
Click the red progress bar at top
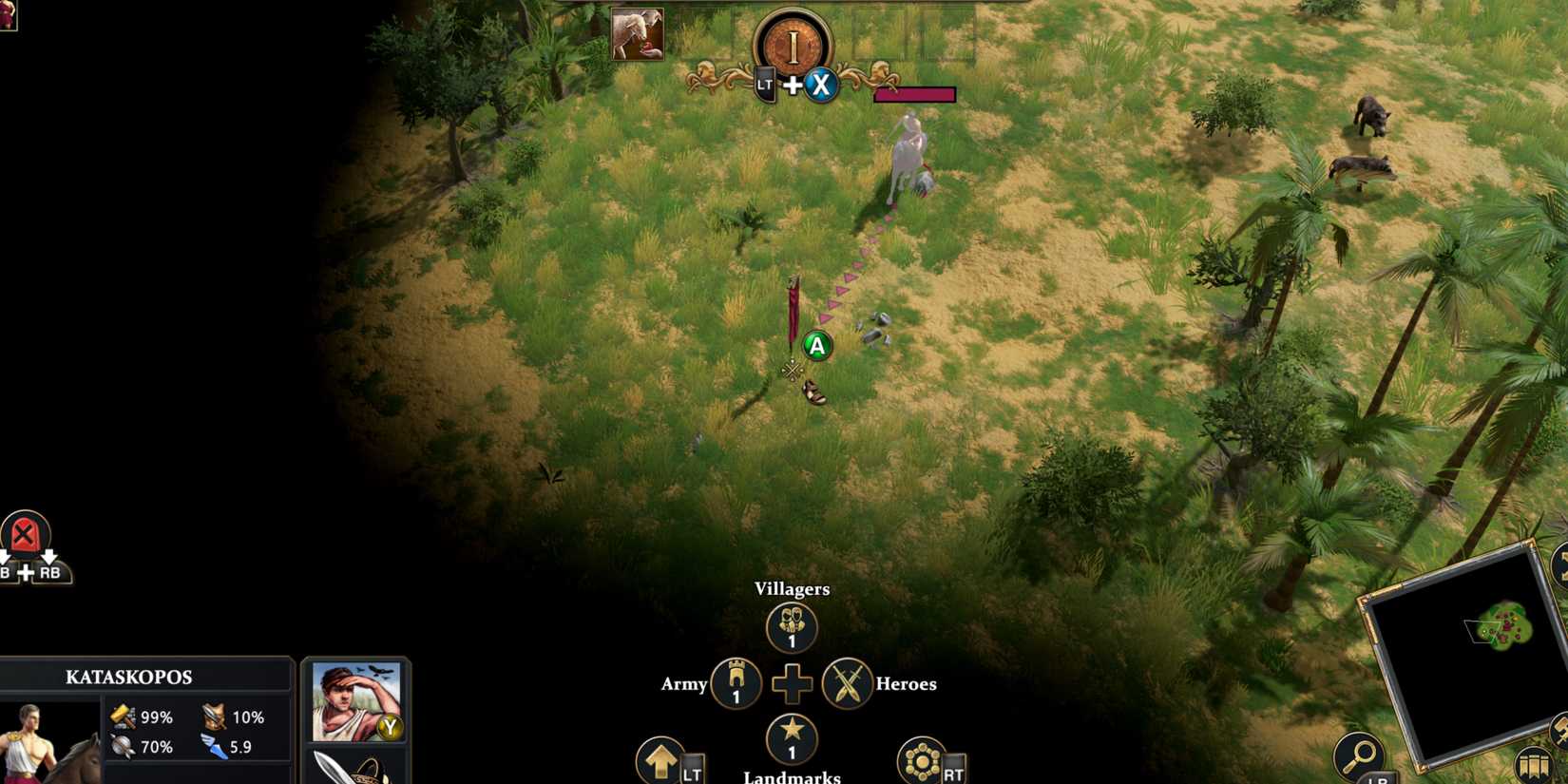915,94
